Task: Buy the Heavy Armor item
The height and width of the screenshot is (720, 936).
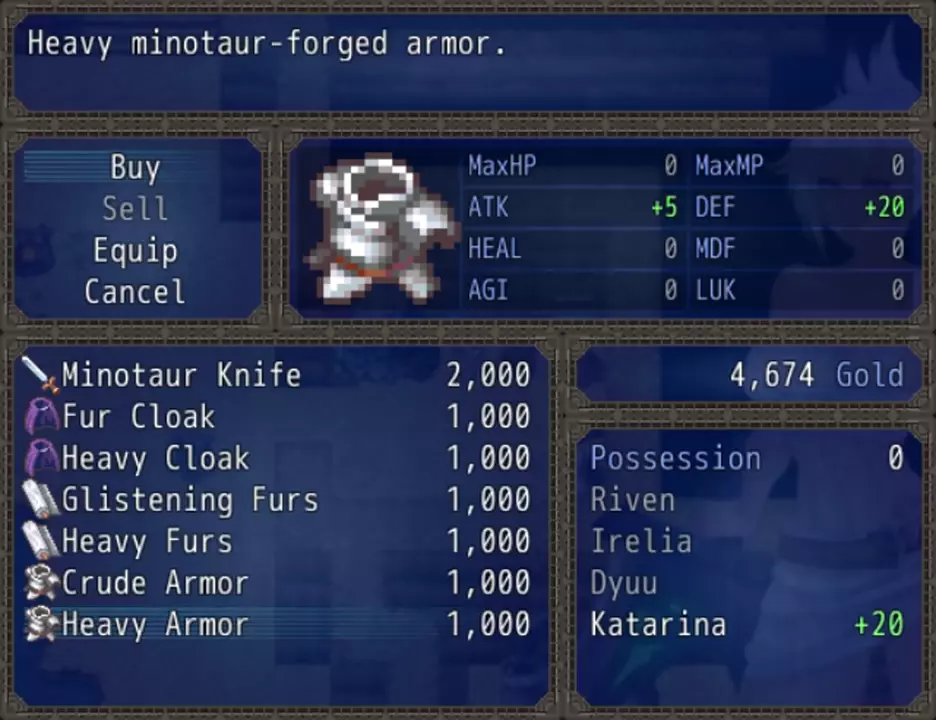Action: (x=277, y=625)
